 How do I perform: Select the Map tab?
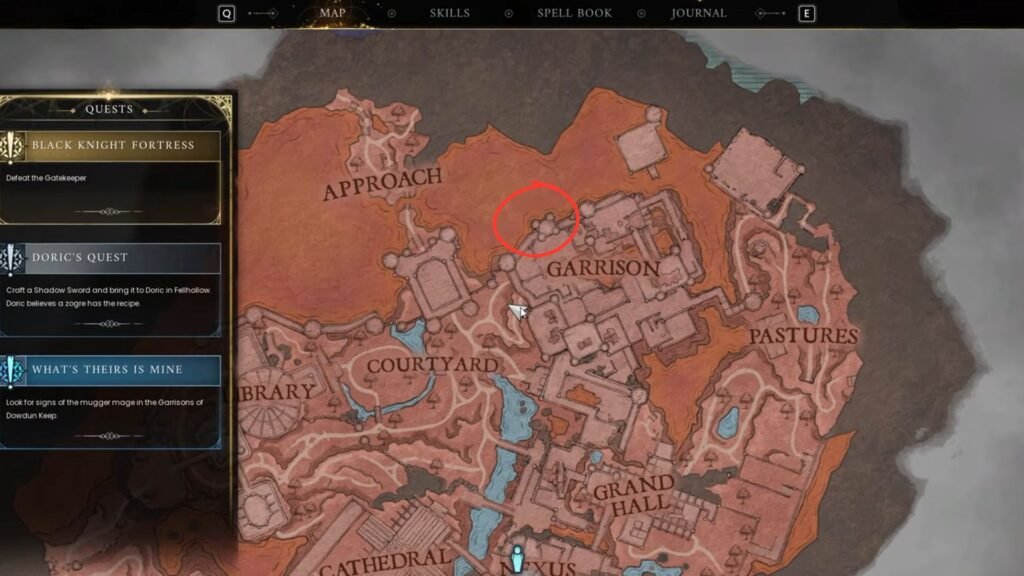point(340,14)
